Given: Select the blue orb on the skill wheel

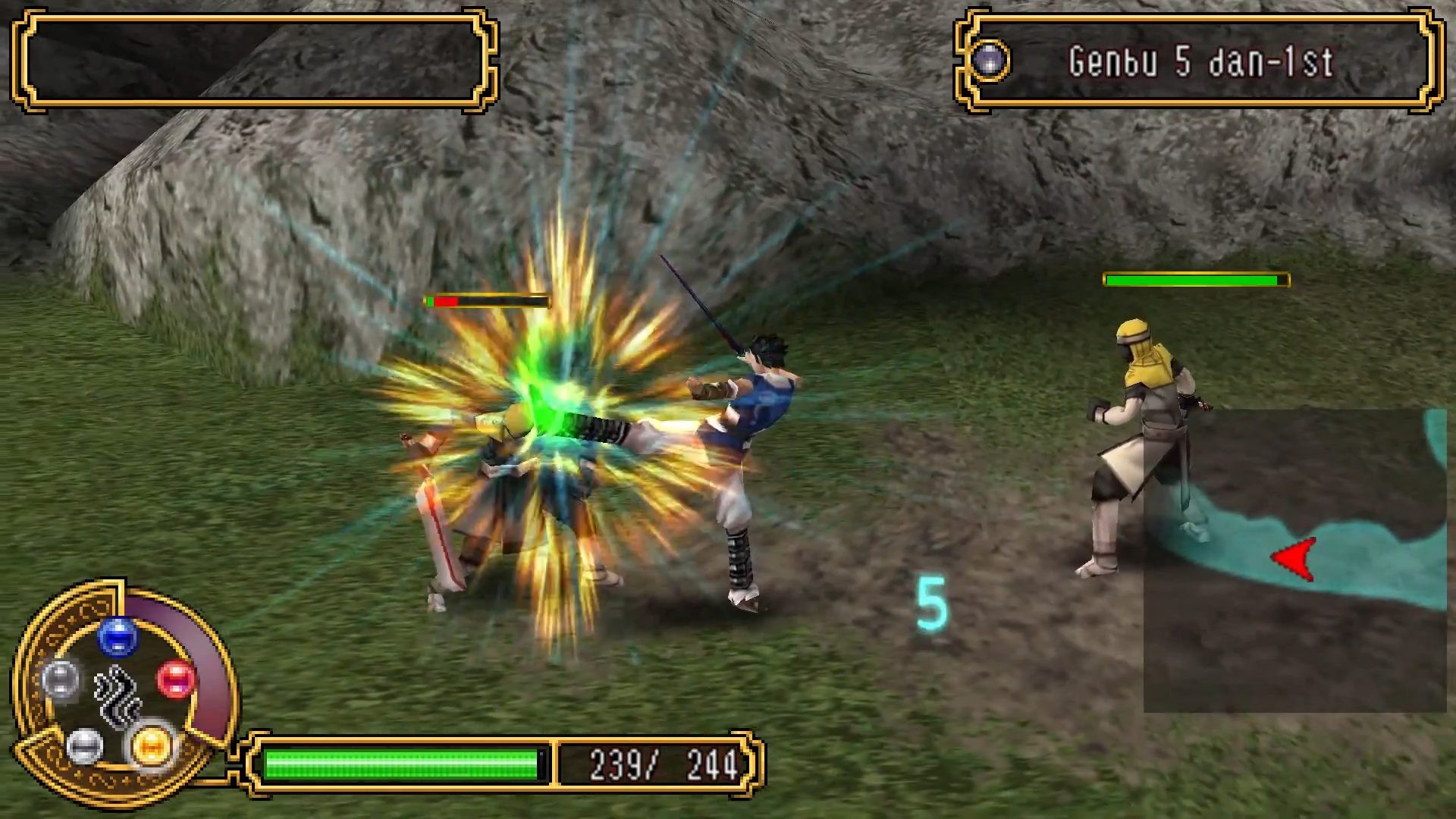Looking at the screenshot, I should click(x=118, y=636).
